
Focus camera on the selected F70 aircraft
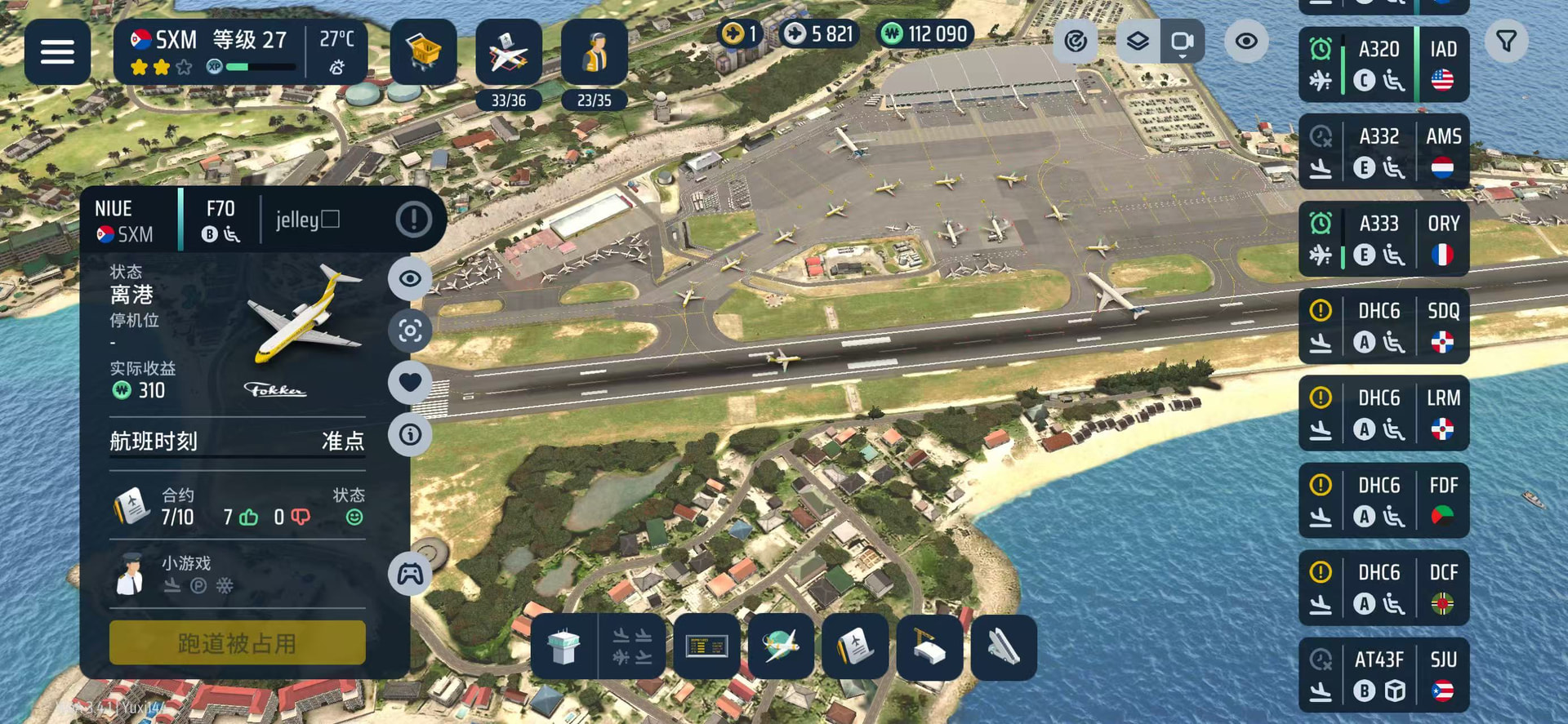coord(410,331)
